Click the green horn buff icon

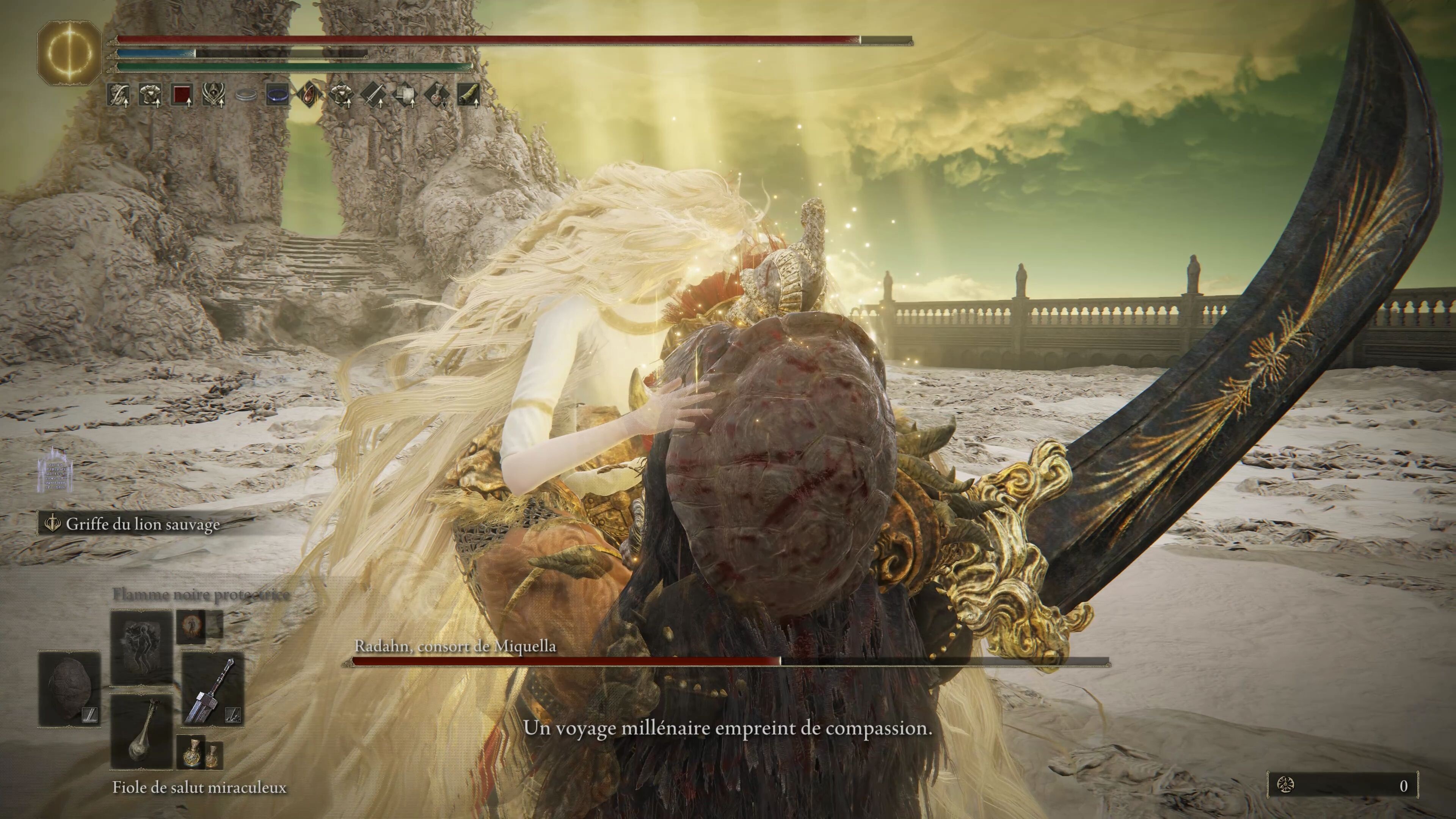(x=469, y=95)
